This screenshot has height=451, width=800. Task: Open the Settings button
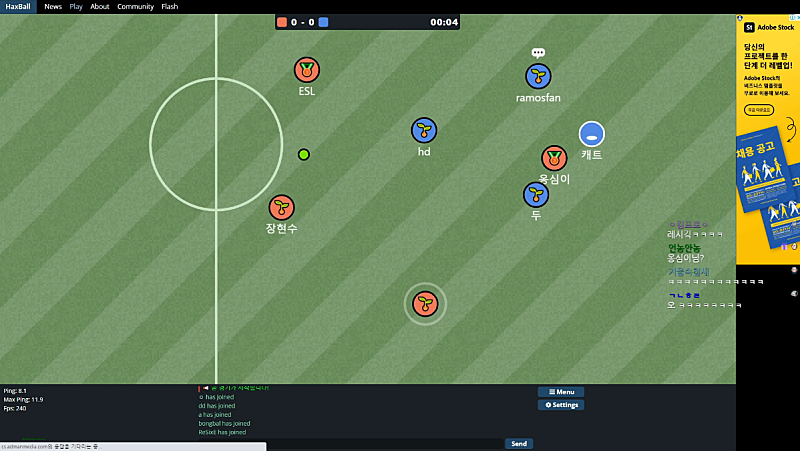pyautogui.click(x=560, y=405)
